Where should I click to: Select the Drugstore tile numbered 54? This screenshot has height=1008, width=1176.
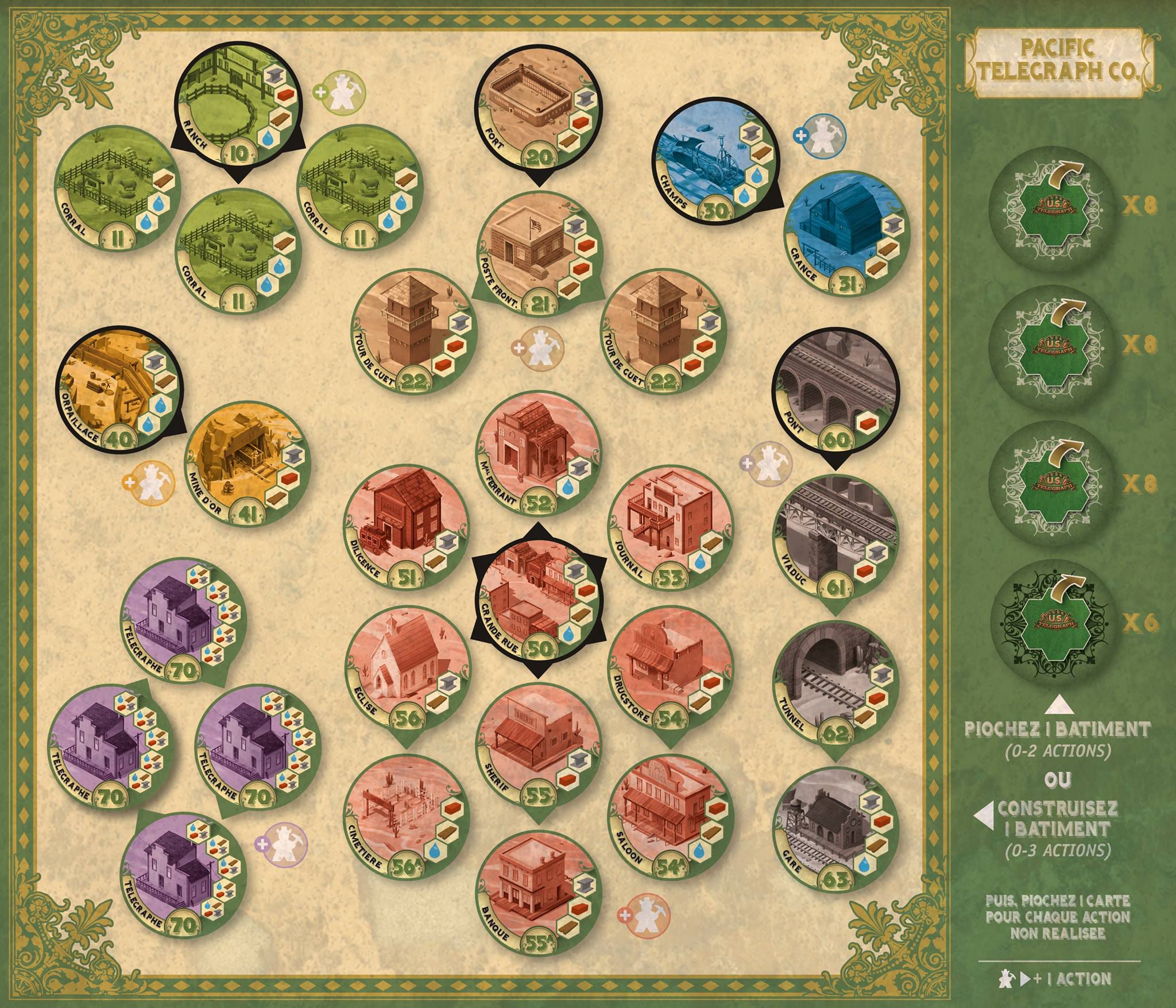(x=670, y=673)
